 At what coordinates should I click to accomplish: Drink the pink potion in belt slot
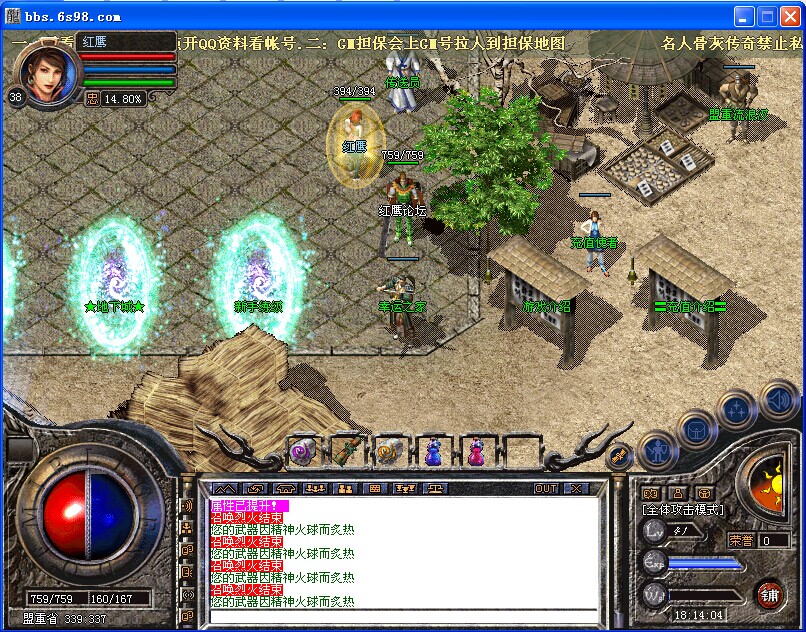(476, 451)
